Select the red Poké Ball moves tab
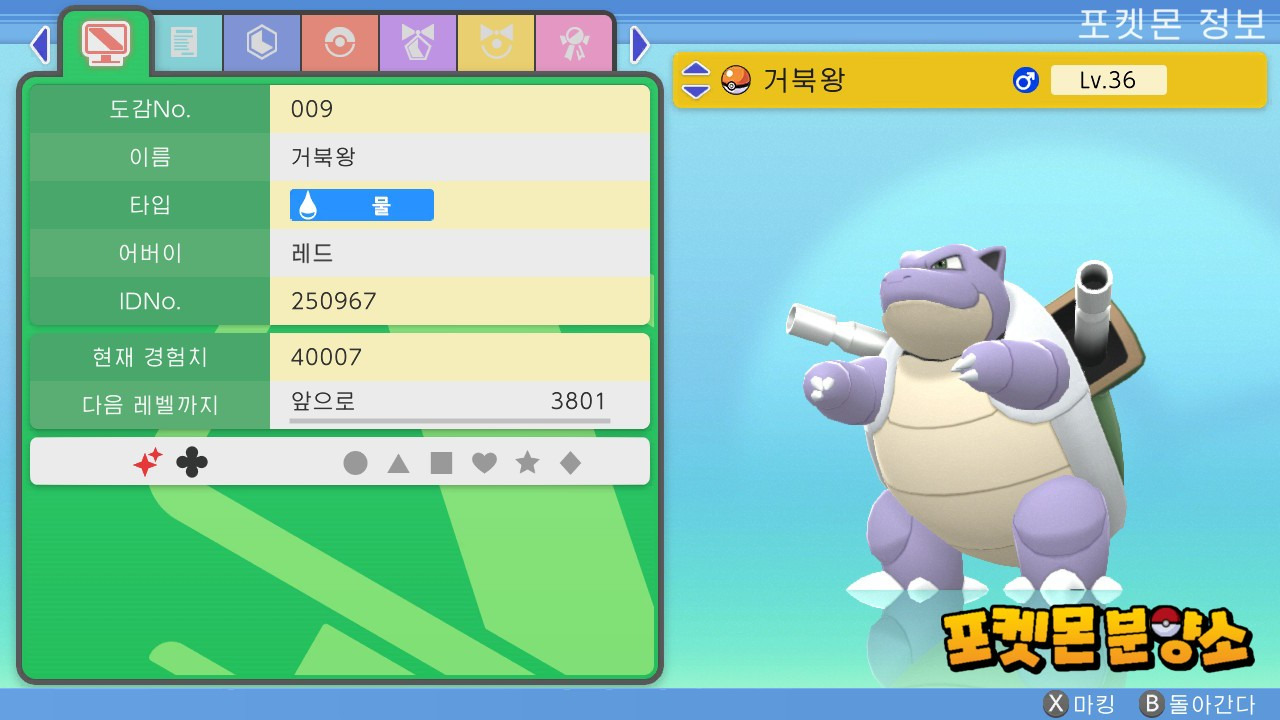Image resolution: width=1280 pixels, height=720 pixels. [340, 43]
